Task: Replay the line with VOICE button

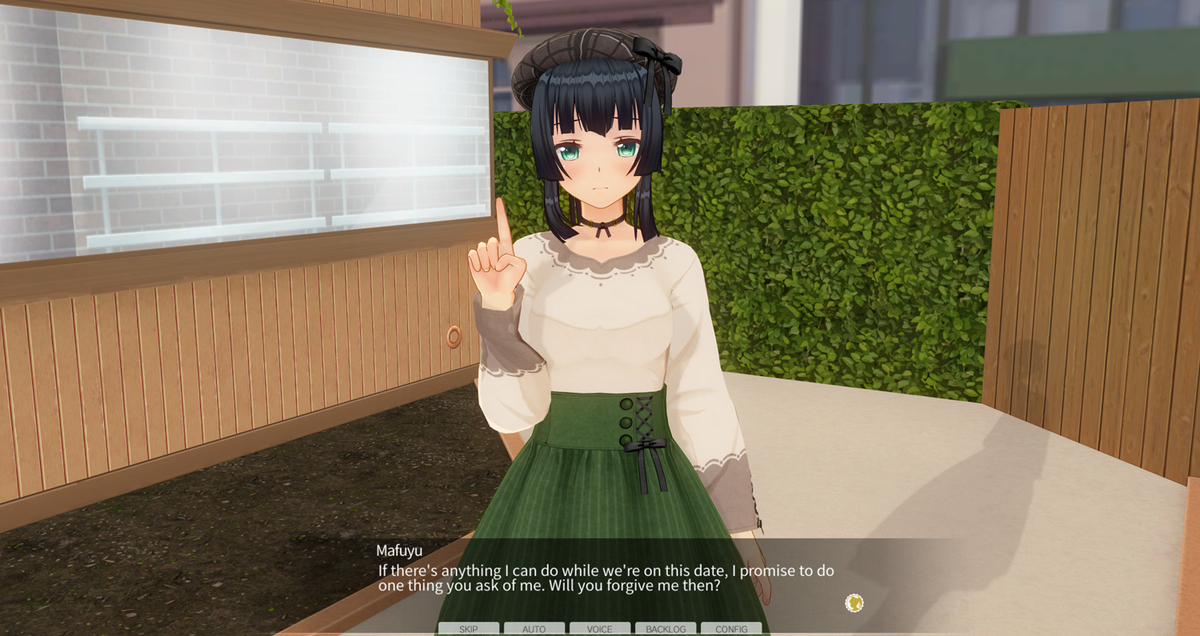Action: tap(600, 629)
